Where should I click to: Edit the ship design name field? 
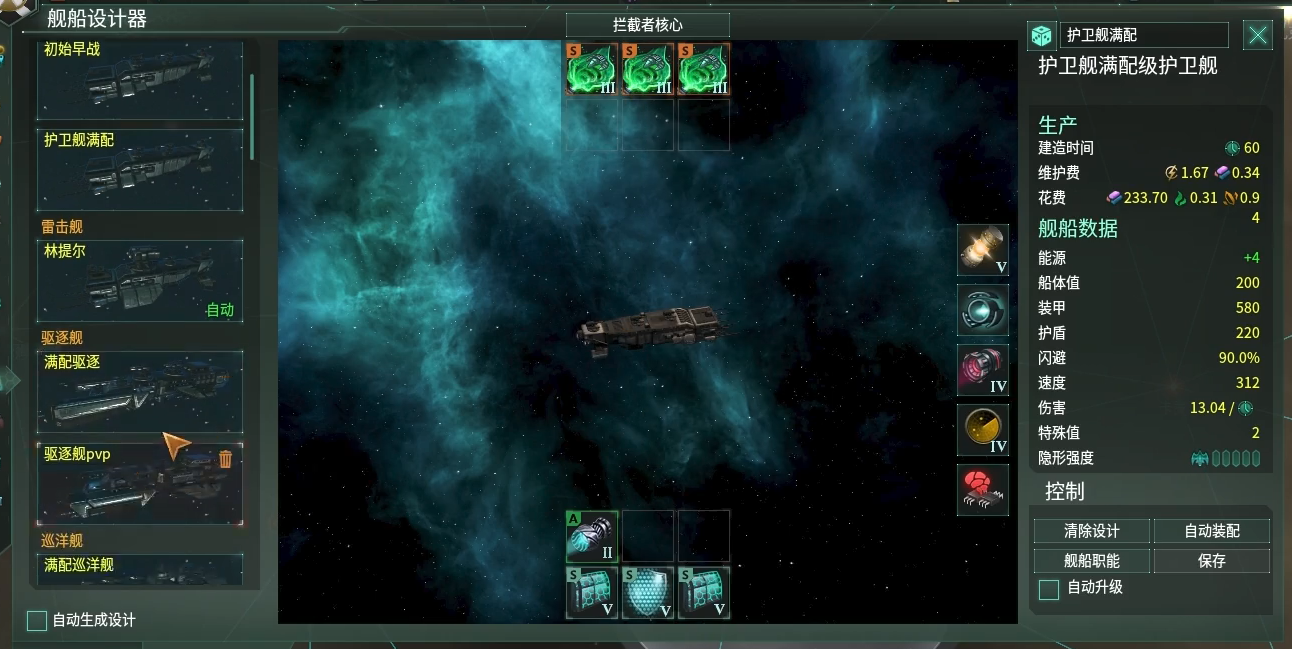click(x=1143, y=35)
